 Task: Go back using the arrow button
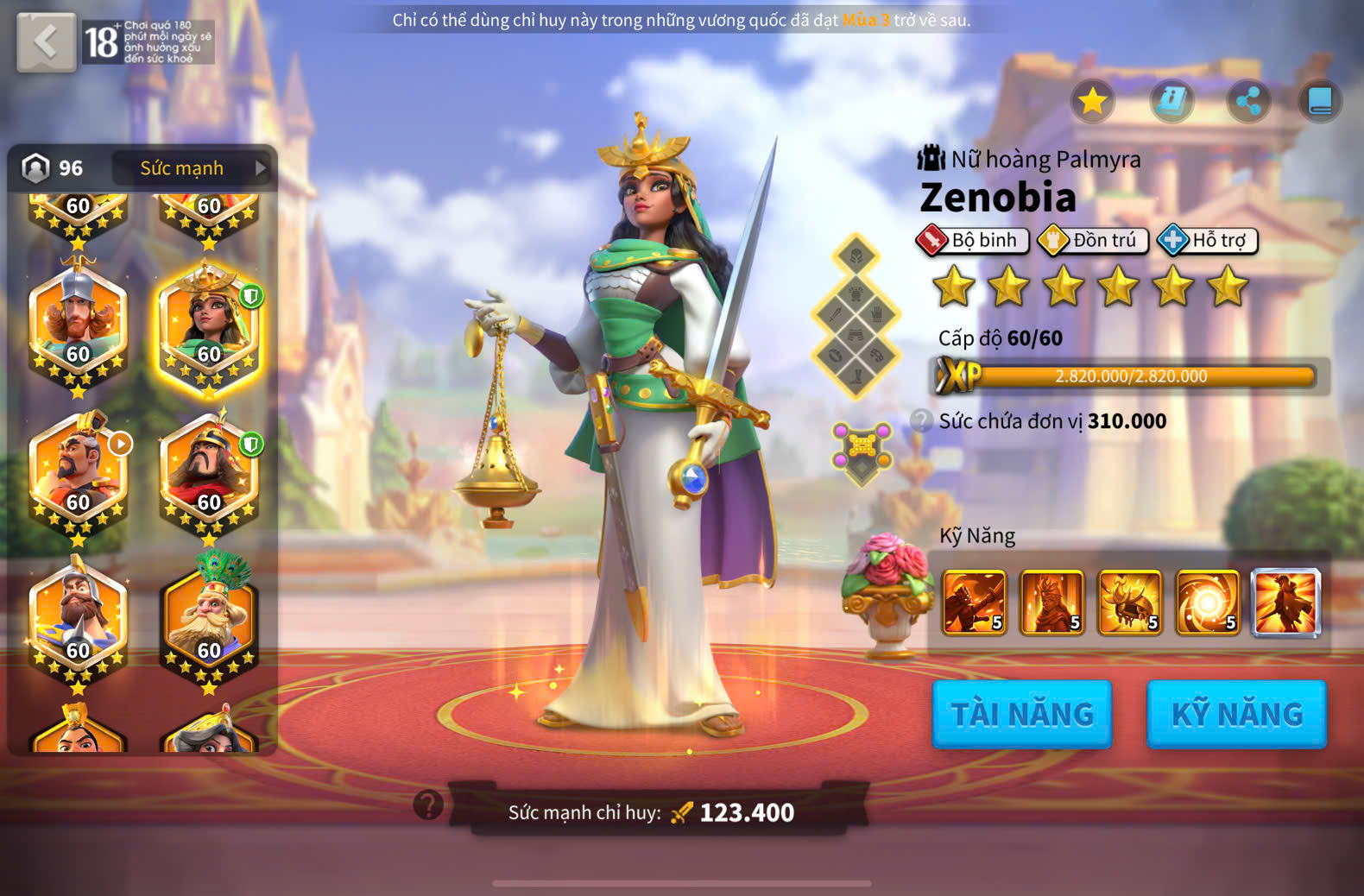tap(46, 41)
